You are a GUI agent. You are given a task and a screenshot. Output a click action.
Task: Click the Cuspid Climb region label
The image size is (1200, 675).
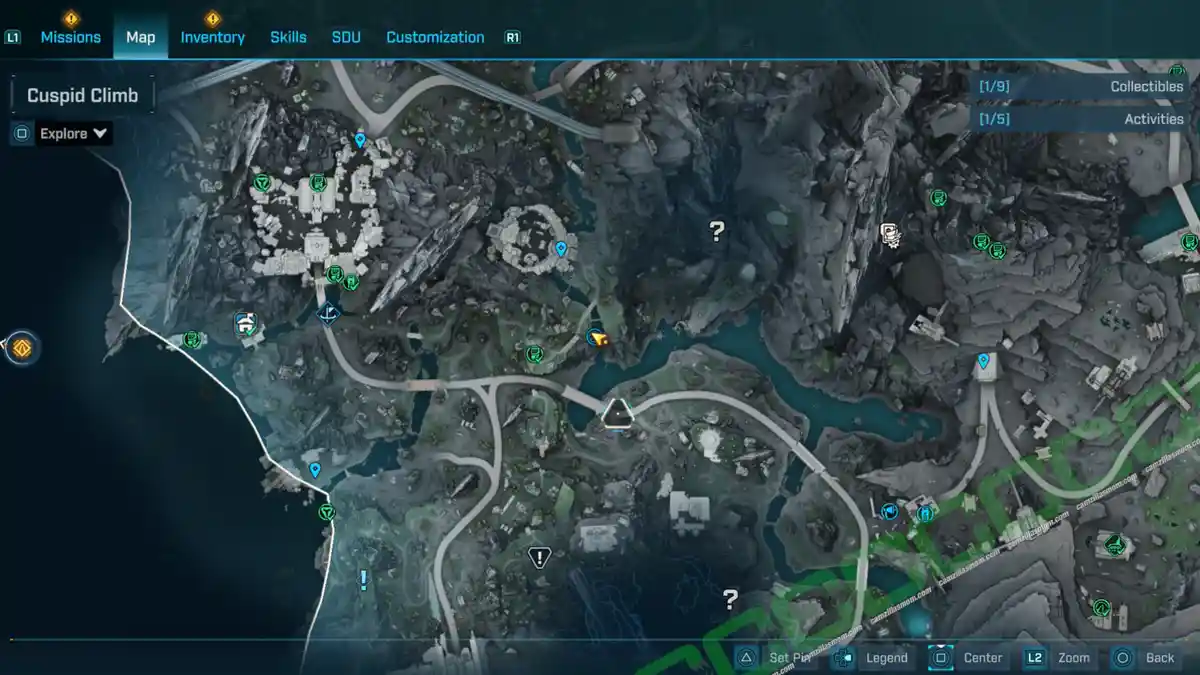(x=82, y=95)
